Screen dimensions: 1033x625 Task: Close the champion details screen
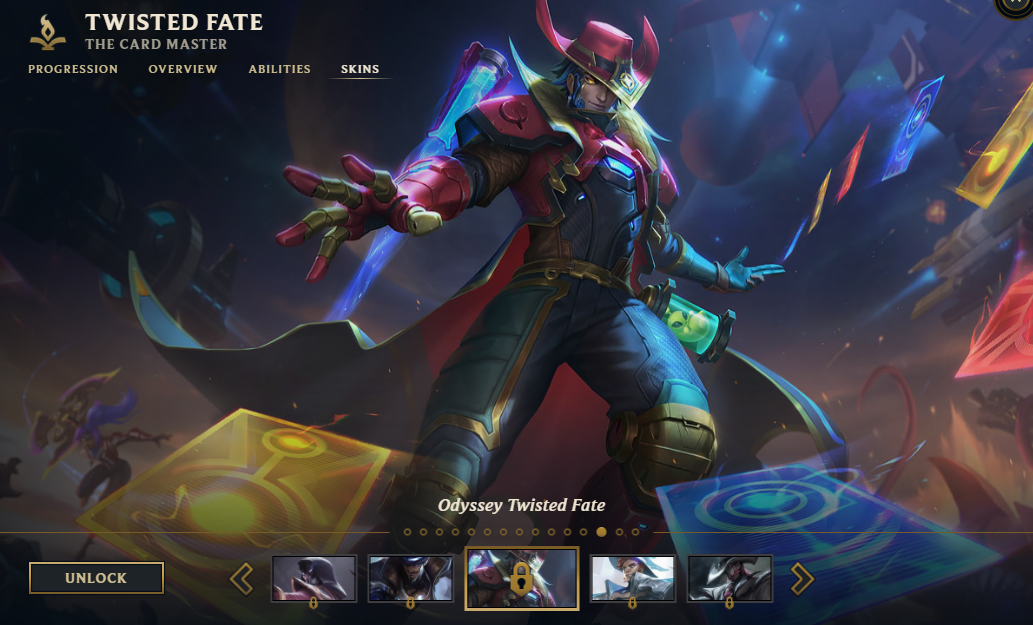click(1018, 6)
